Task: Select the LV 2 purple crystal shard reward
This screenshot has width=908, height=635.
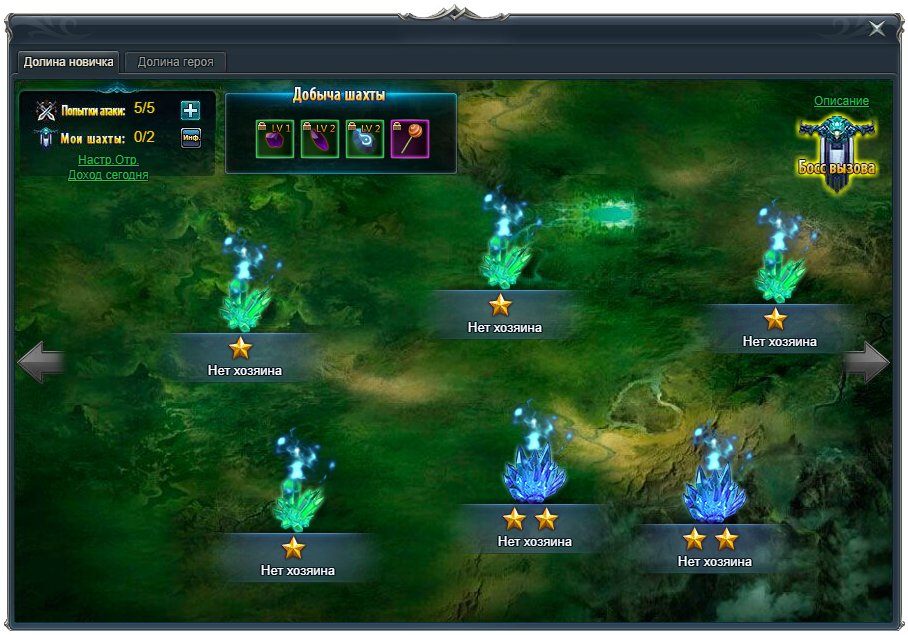Action: [x=319, y=139]
